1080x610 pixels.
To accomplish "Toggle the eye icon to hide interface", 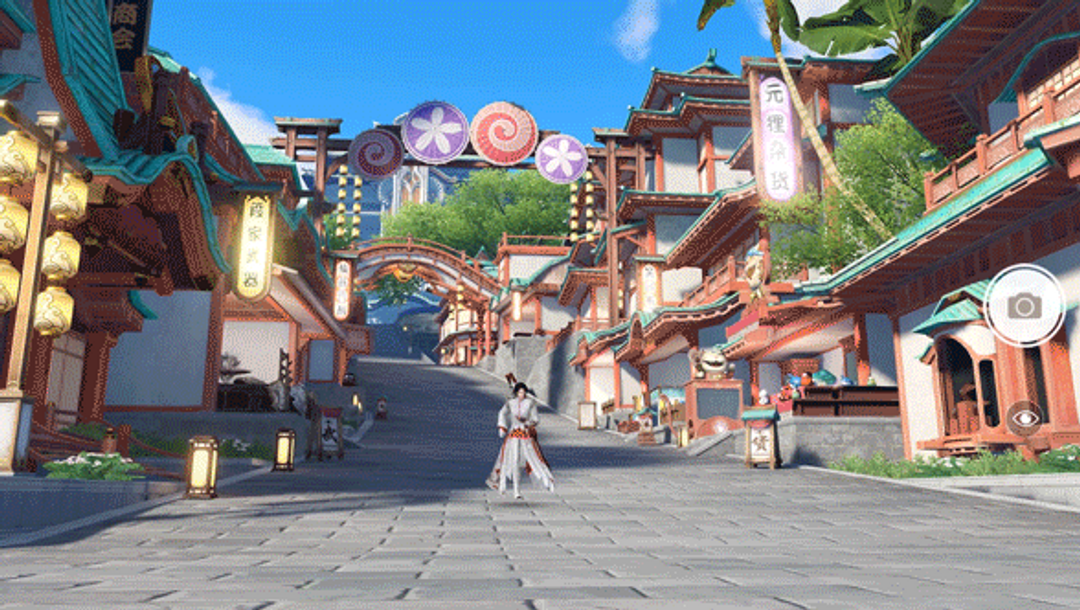I will tap(1023, 417).
